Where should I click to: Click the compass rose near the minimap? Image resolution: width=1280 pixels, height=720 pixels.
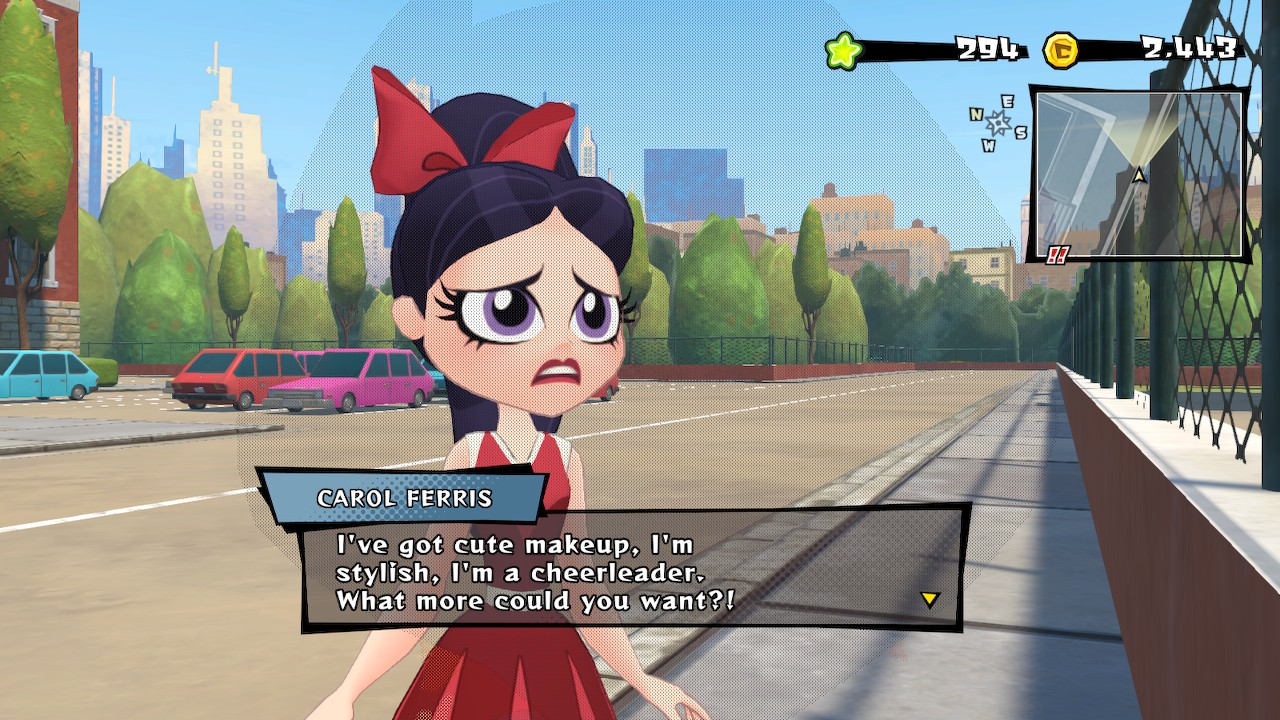pyautogui.click(x=997, y=122)
